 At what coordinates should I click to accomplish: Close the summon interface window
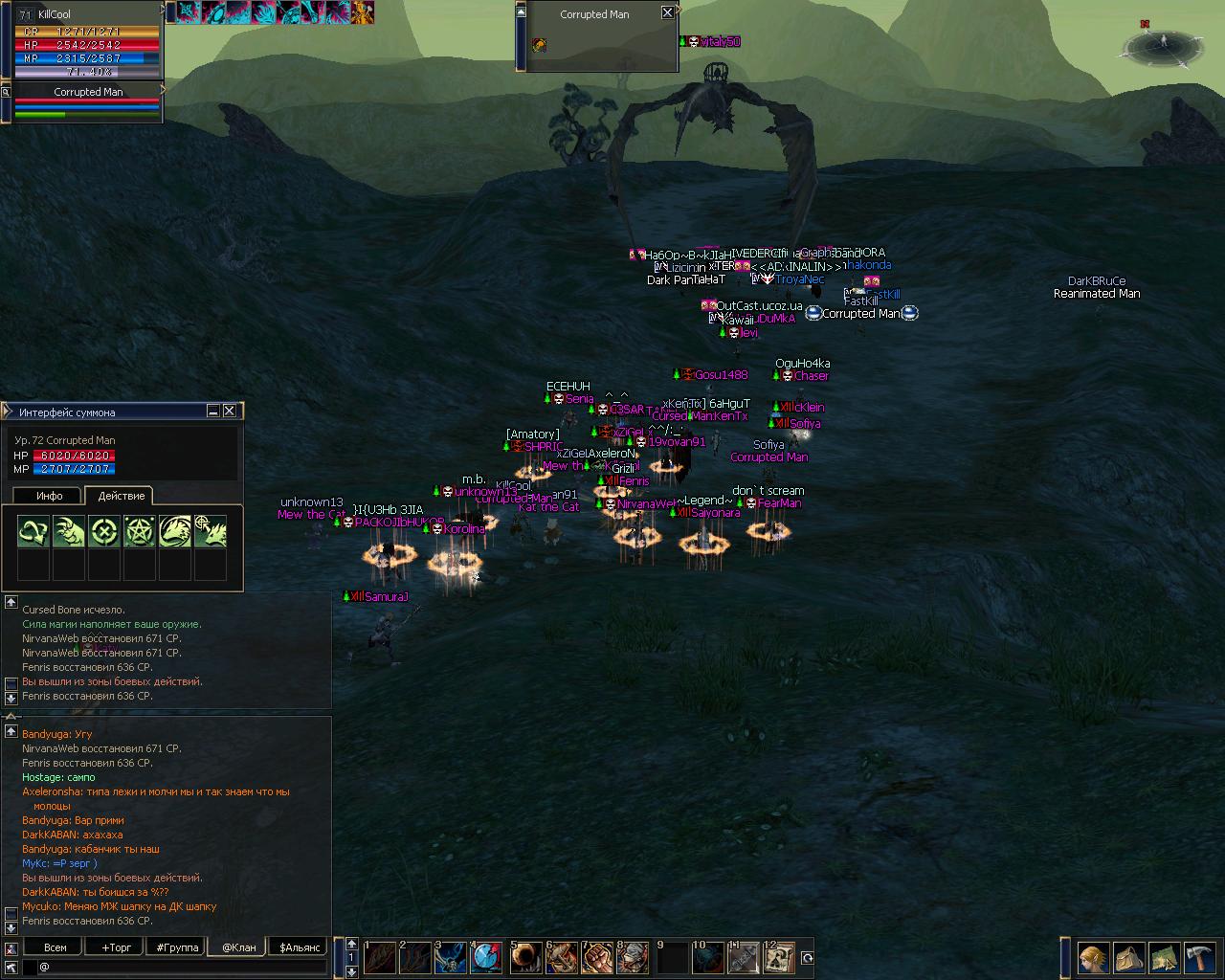point(230,411)
